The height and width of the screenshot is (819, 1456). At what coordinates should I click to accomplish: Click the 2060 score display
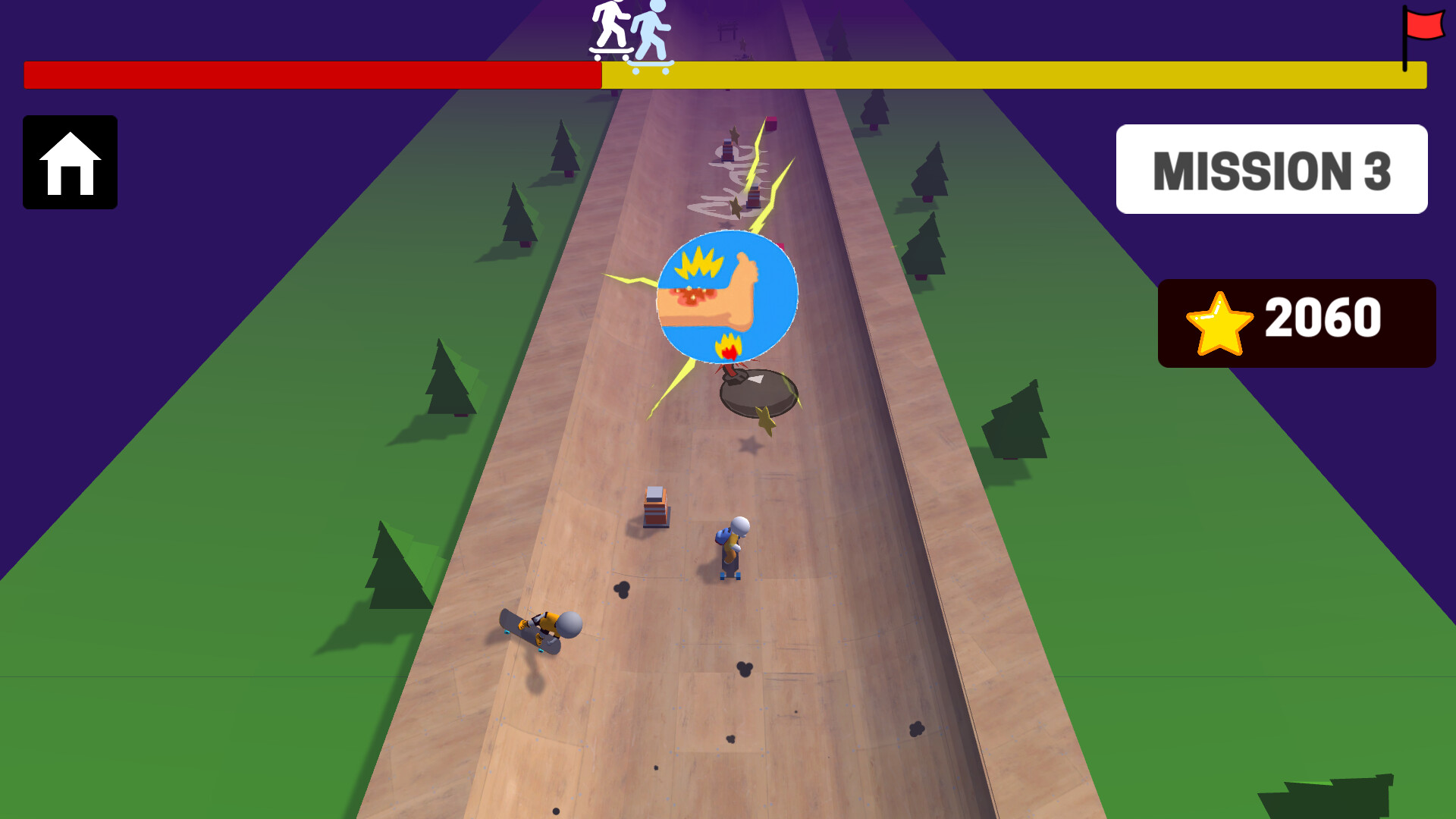[1323, 320]
